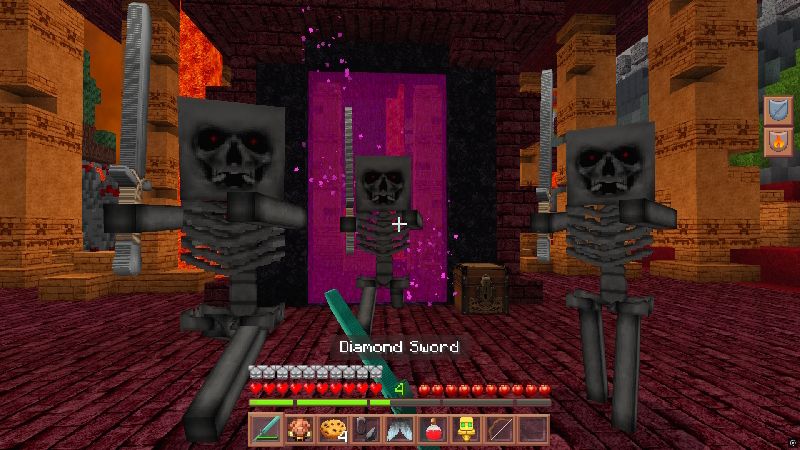The height and width of the screenshot is (450, 800).
Task: Choose the golden totem hotbar slot
Action: 466,430
